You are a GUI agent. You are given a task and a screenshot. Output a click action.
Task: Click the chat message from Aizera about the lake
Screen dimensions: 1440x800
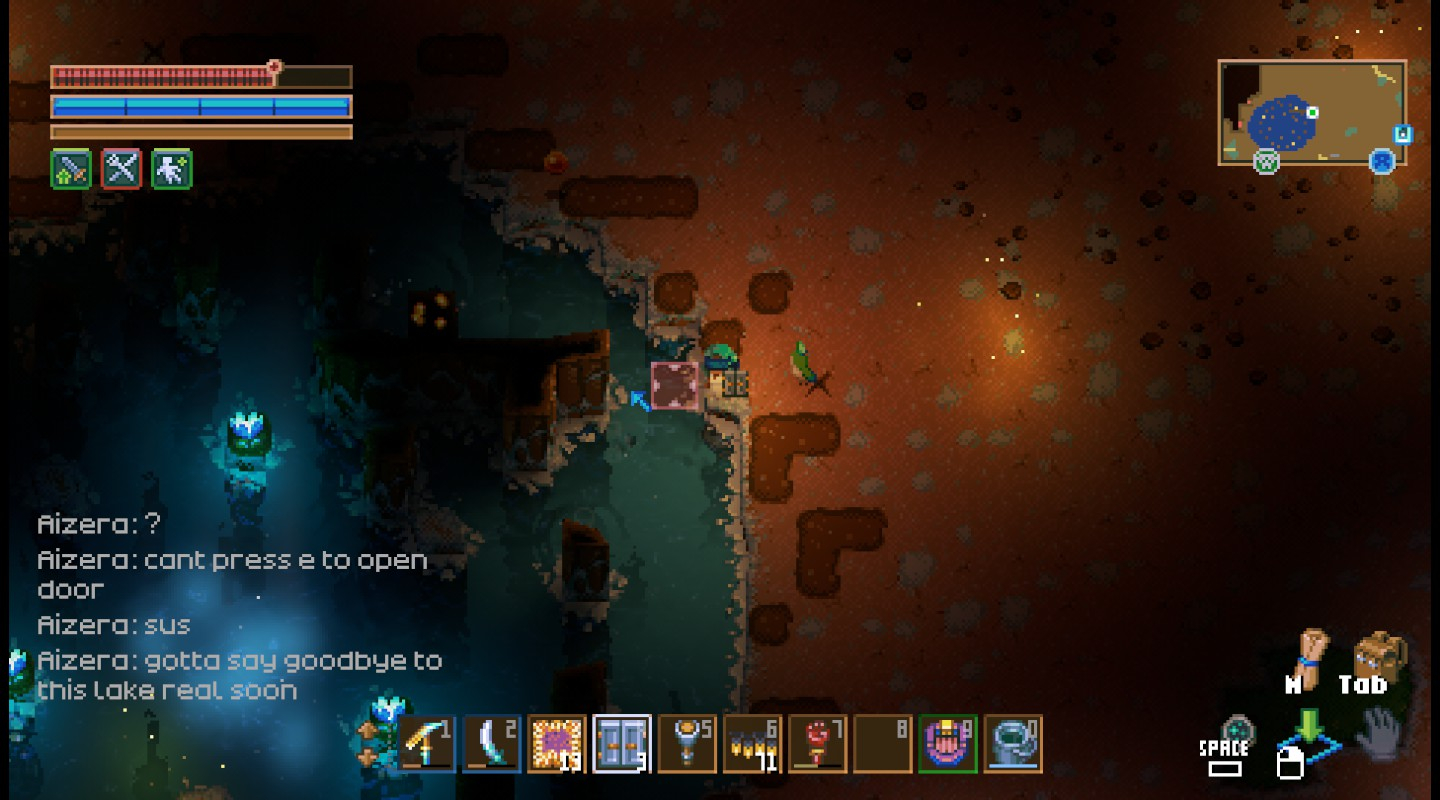tap(239, 675)
